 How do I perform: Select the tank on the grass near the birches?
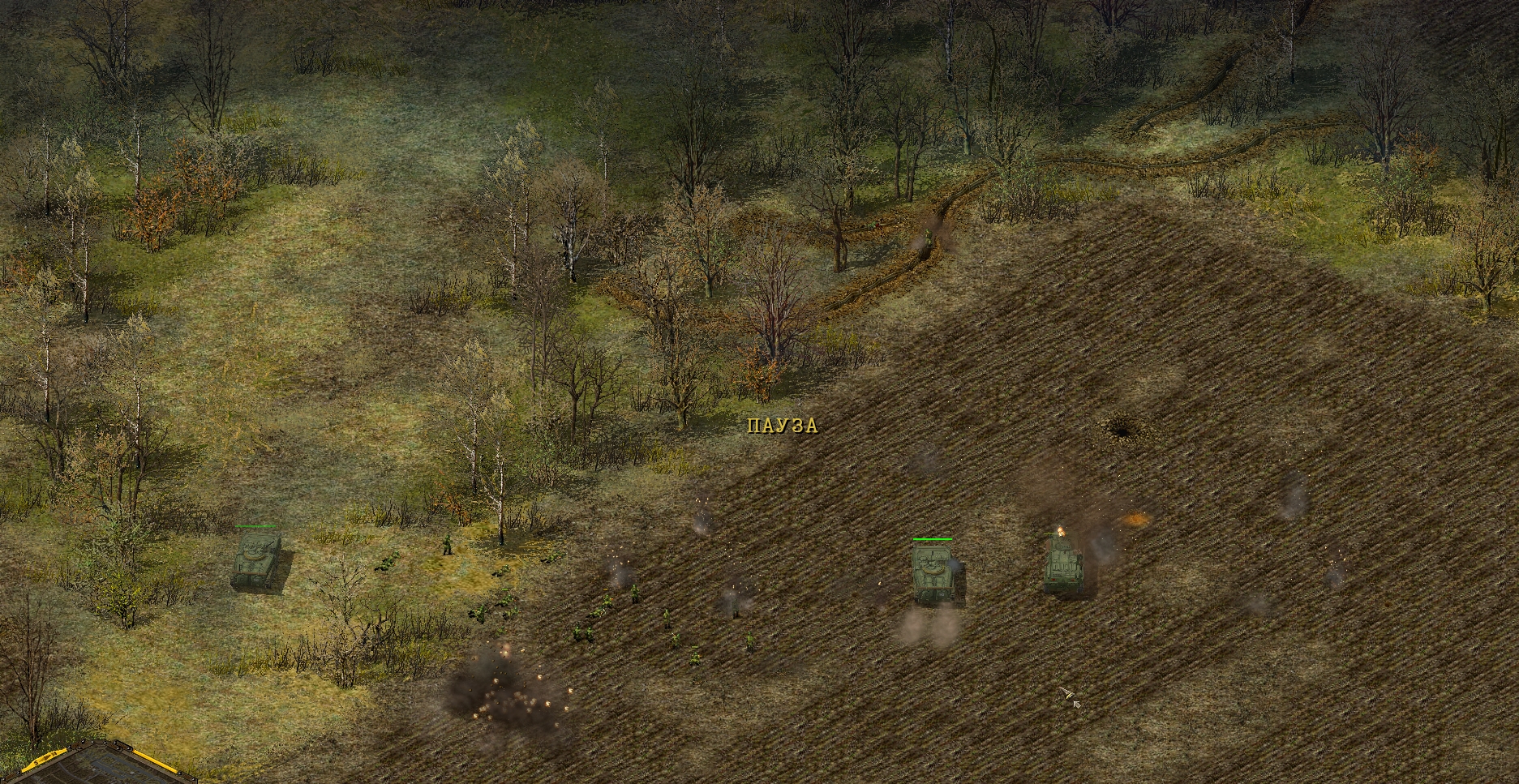pyautogui.click(x=256, y=559)
